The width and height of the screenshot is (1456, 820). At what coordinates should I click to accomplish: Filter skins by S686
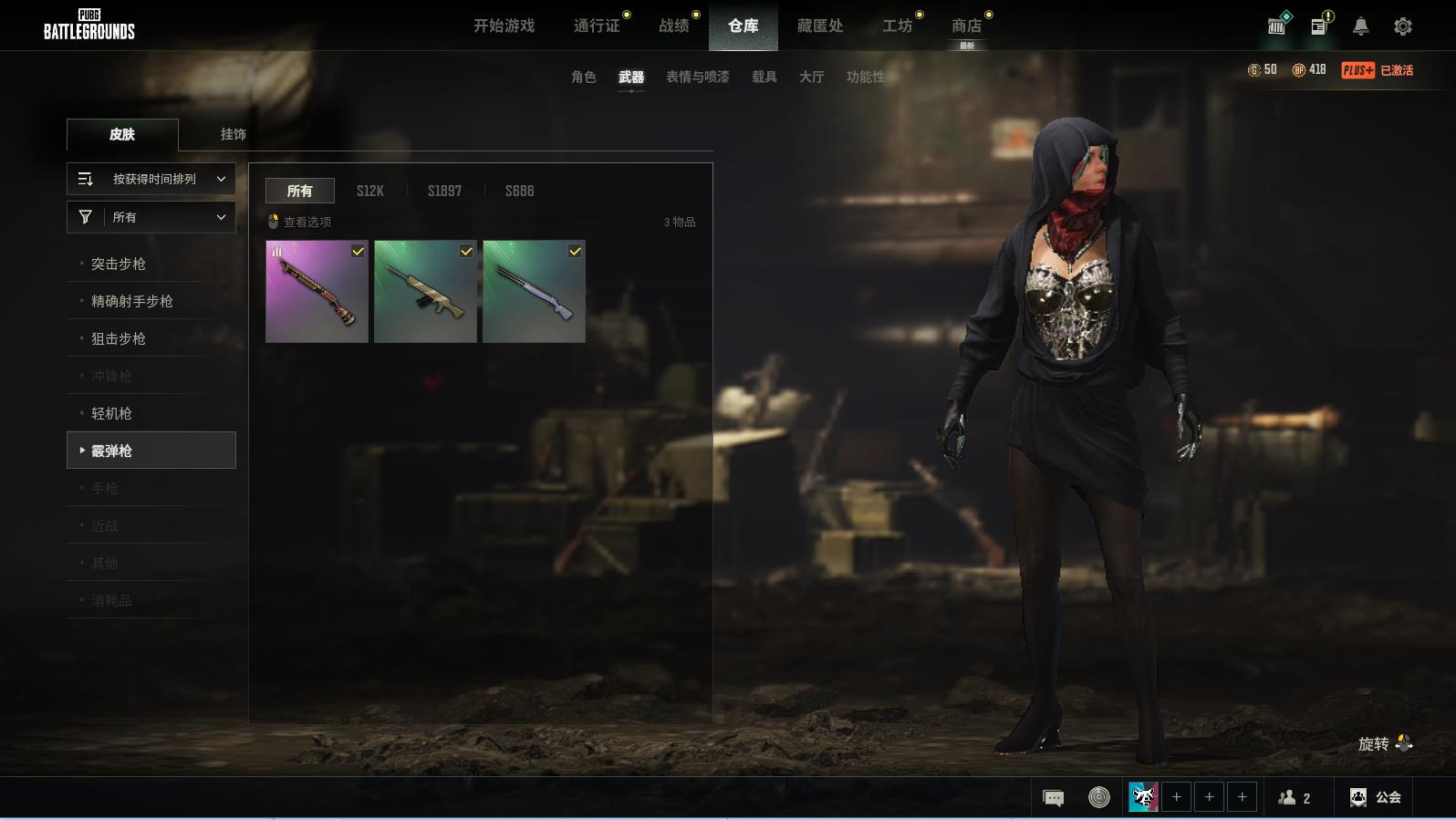pos(519,191)
